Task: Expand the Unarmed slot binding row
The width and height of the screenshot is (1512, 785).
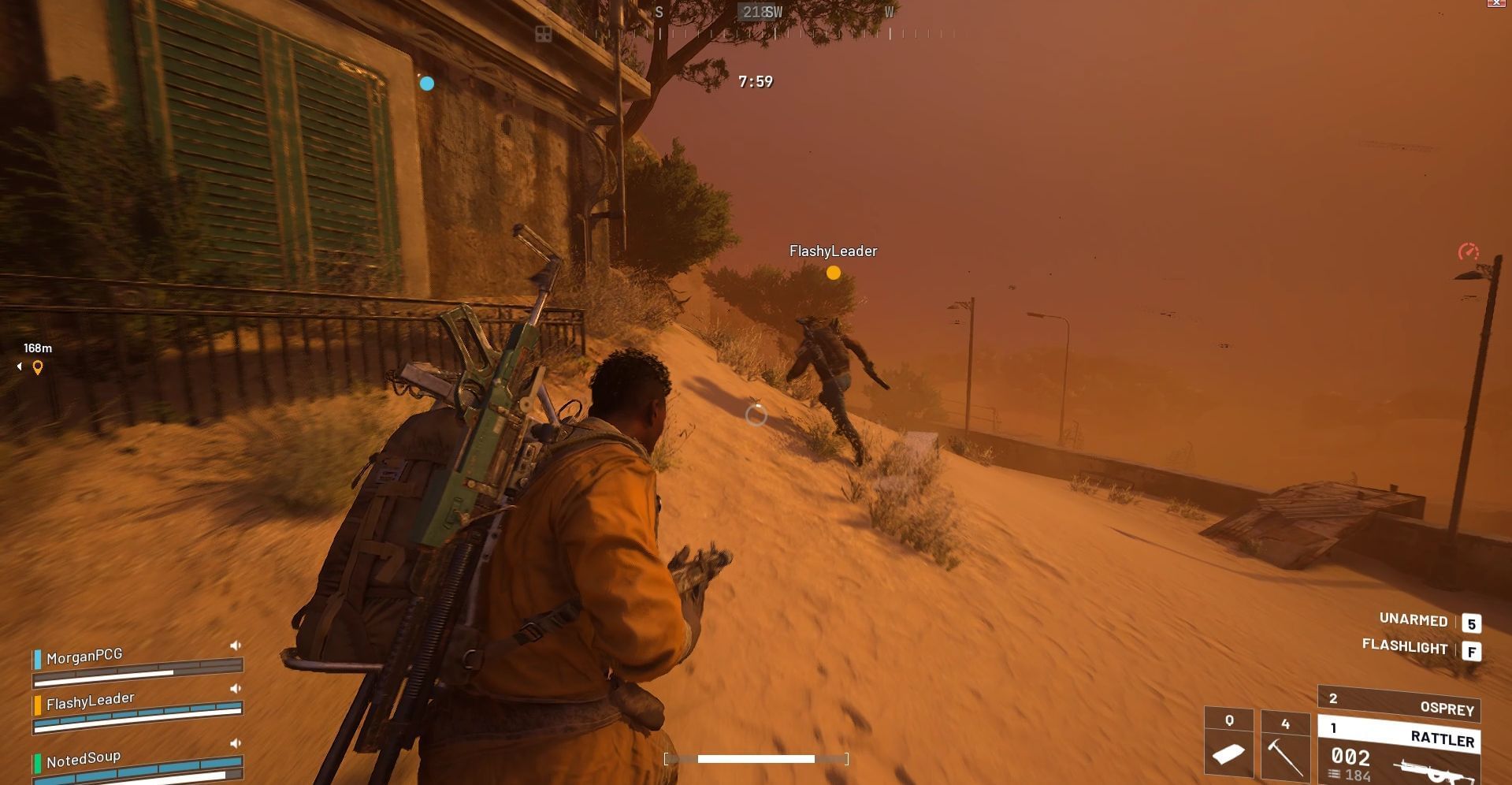Action: [1413, 620]
